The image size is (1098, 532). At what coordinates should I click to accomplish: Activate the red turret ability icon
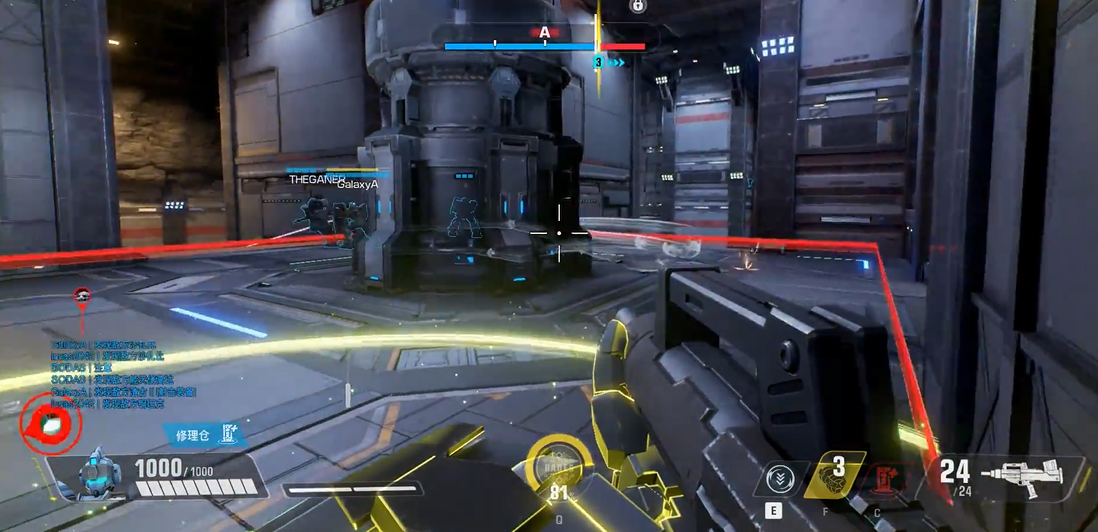(883, 481)
